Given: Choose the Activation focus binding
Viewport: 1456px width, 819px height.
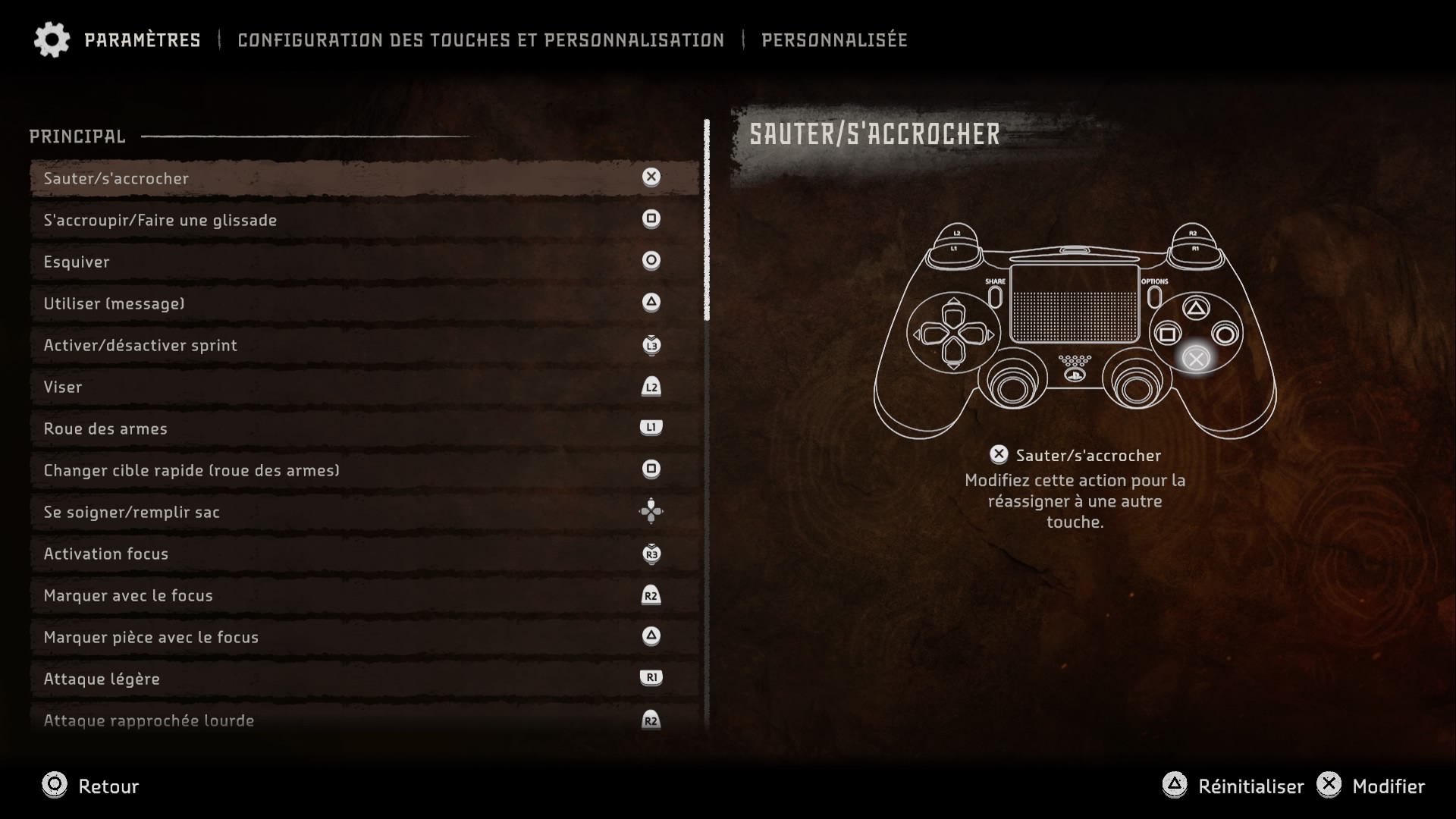Looking at the screenshot, I should (364, 554).
